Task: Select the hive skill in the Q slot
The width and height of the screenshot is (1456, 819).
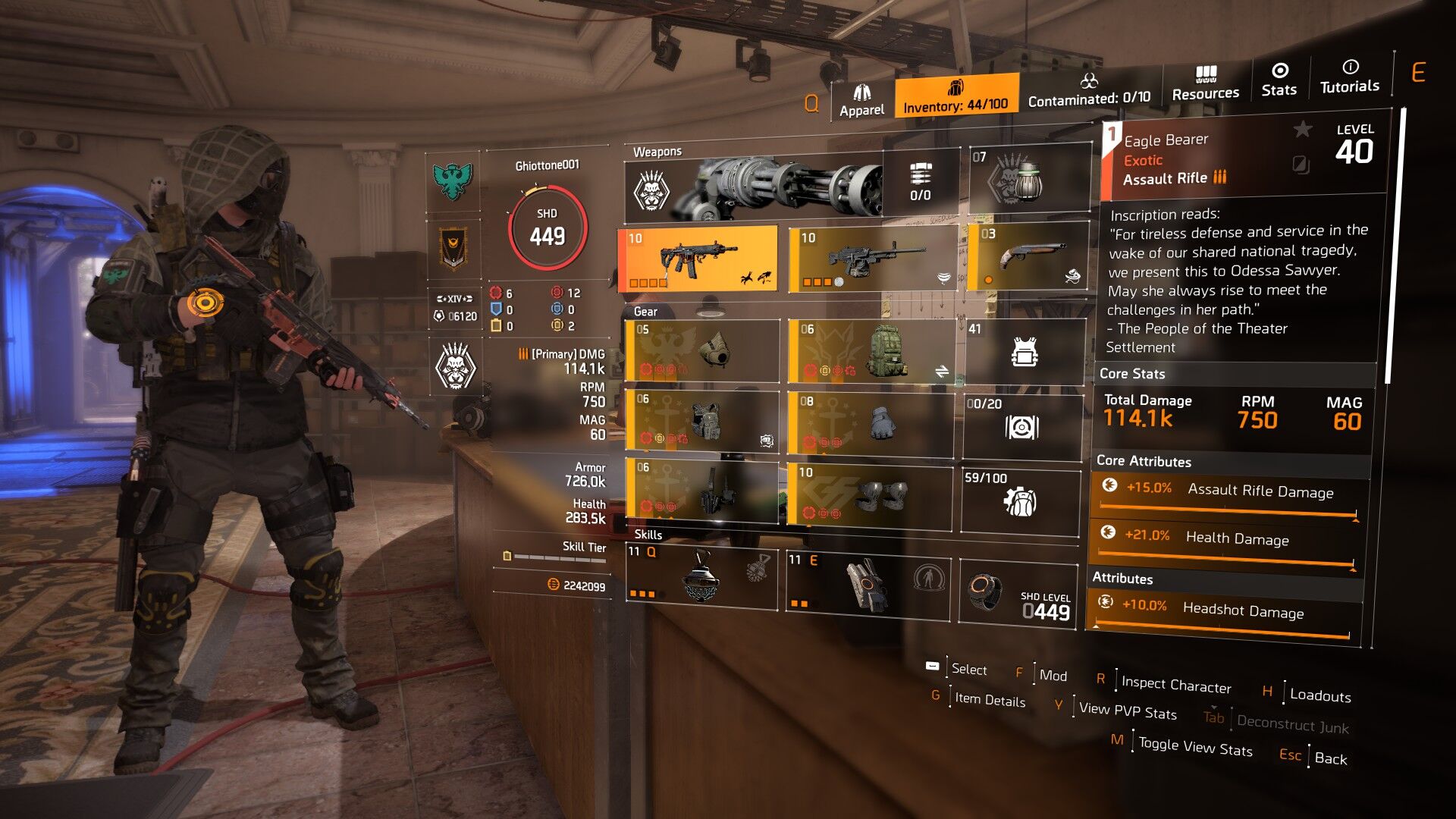Action: coord(701,578)
